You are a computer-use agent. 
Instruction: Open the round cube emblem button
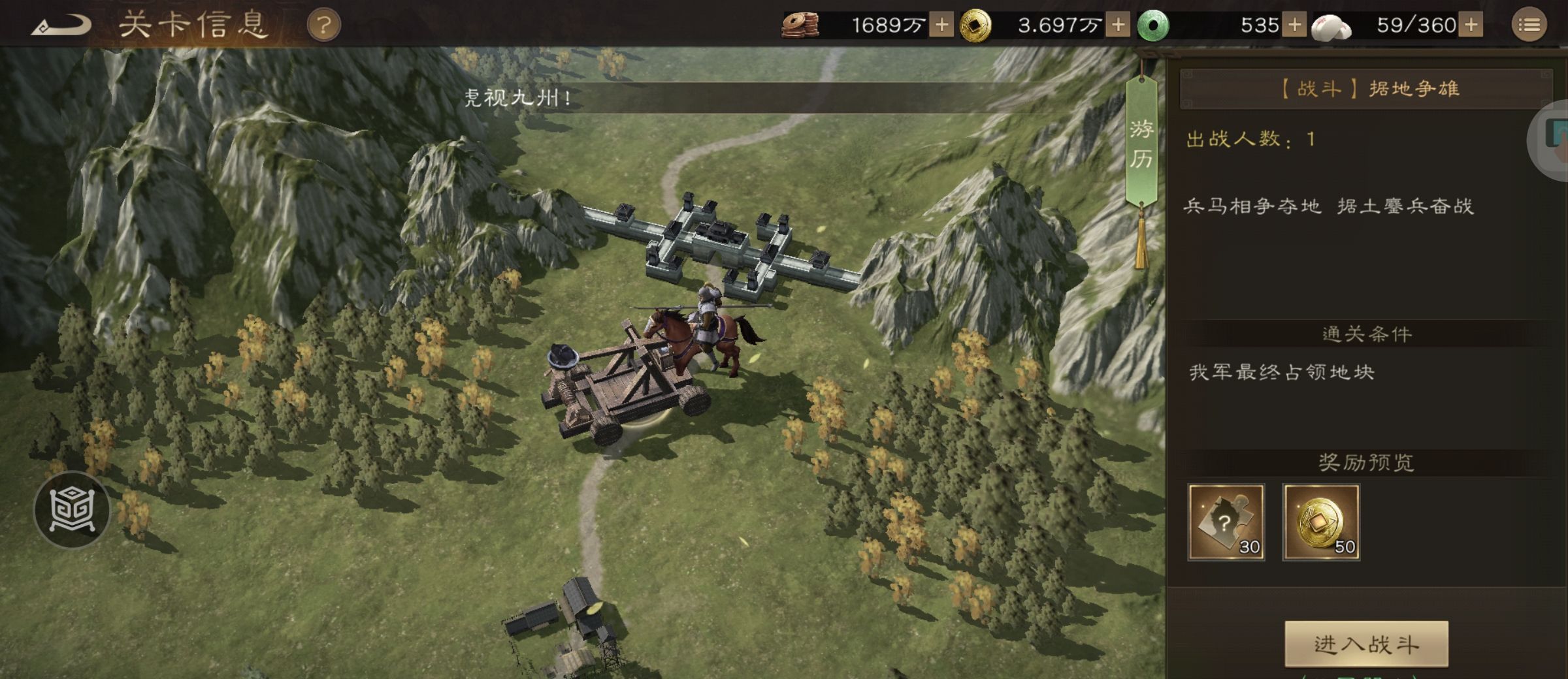(72, 510)
